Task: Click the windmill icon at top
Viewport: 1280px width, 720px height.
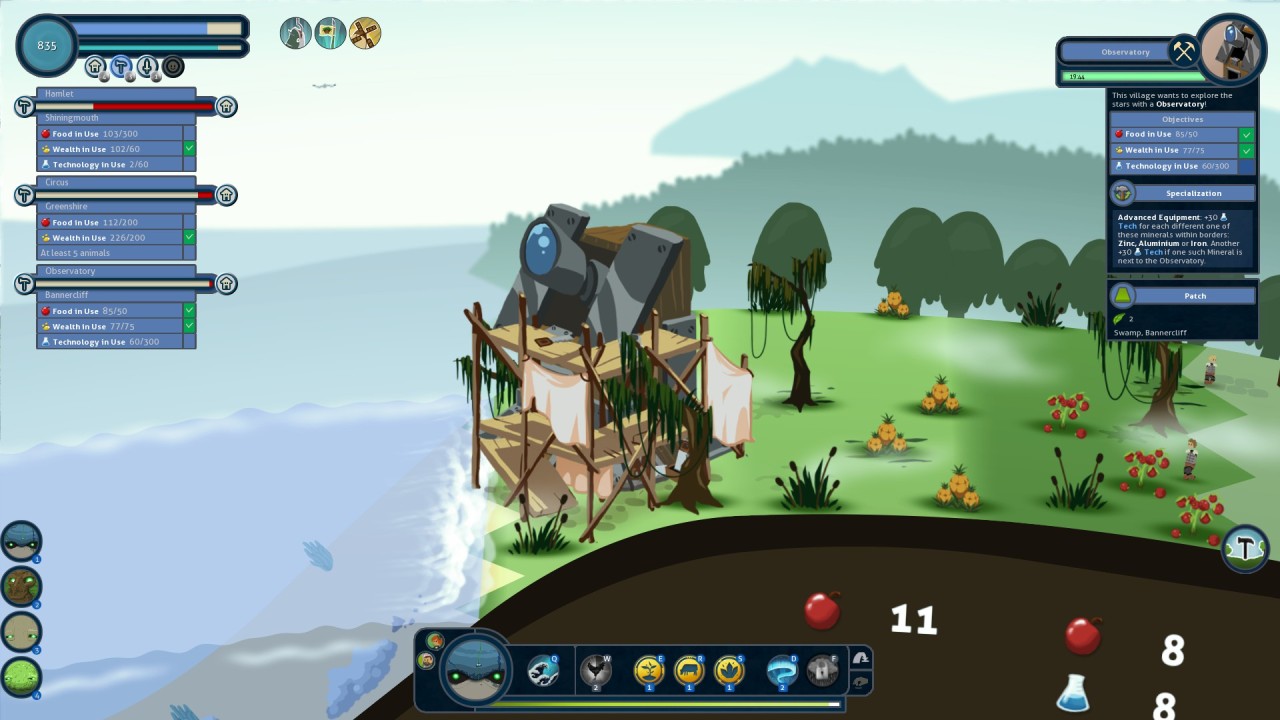Action: coord(365,34)
